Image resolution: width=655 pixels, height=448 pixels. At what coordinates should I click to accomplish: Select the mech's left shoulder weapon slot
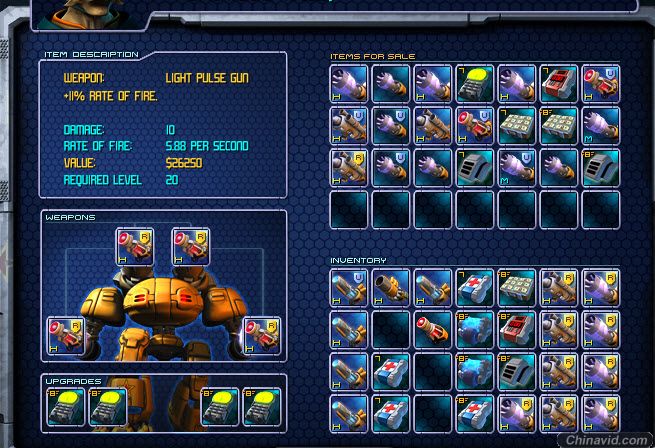(134, 245)
